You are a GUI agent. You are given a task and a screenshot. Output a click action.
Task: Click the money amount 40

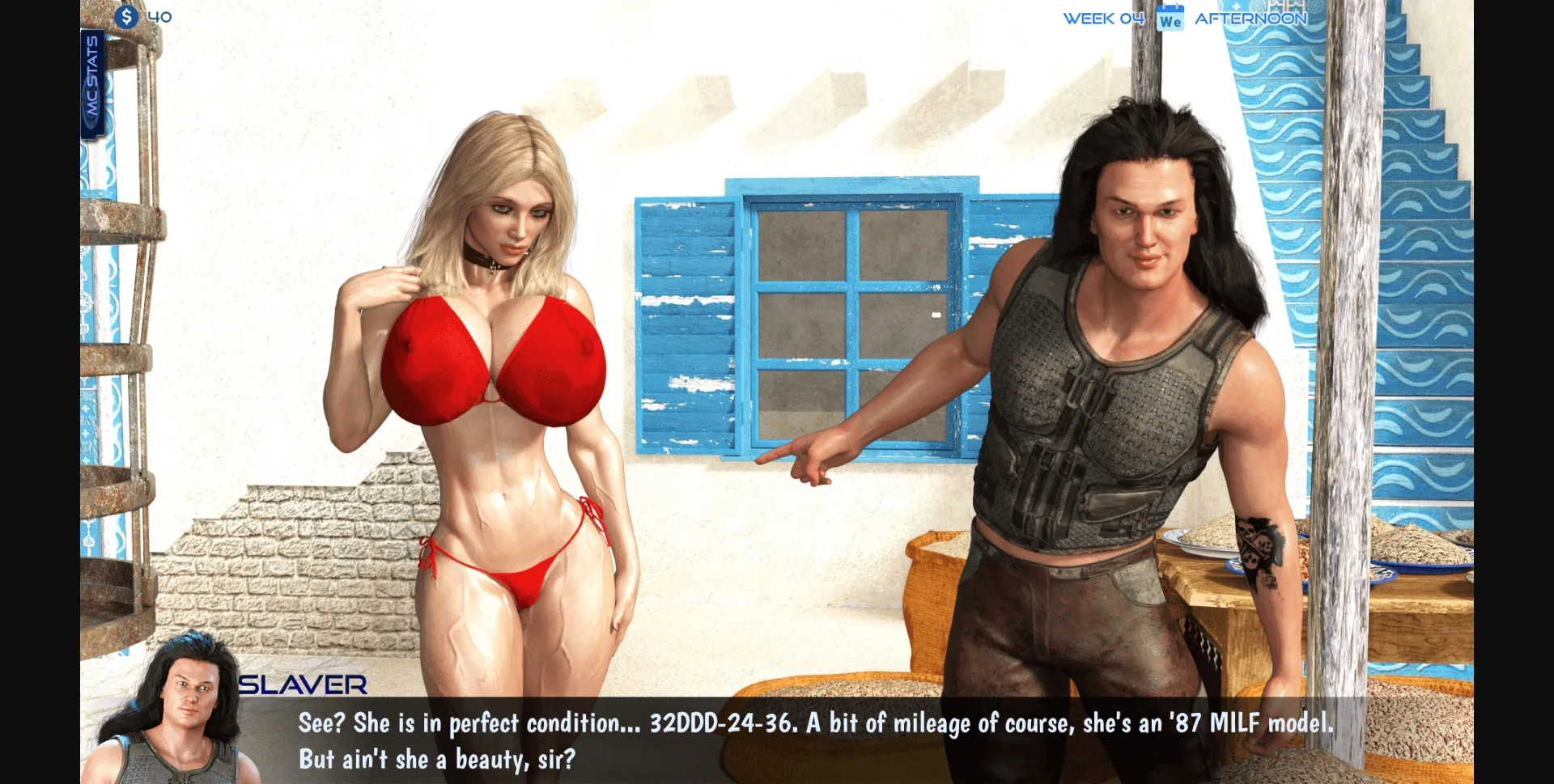(159, 15)
